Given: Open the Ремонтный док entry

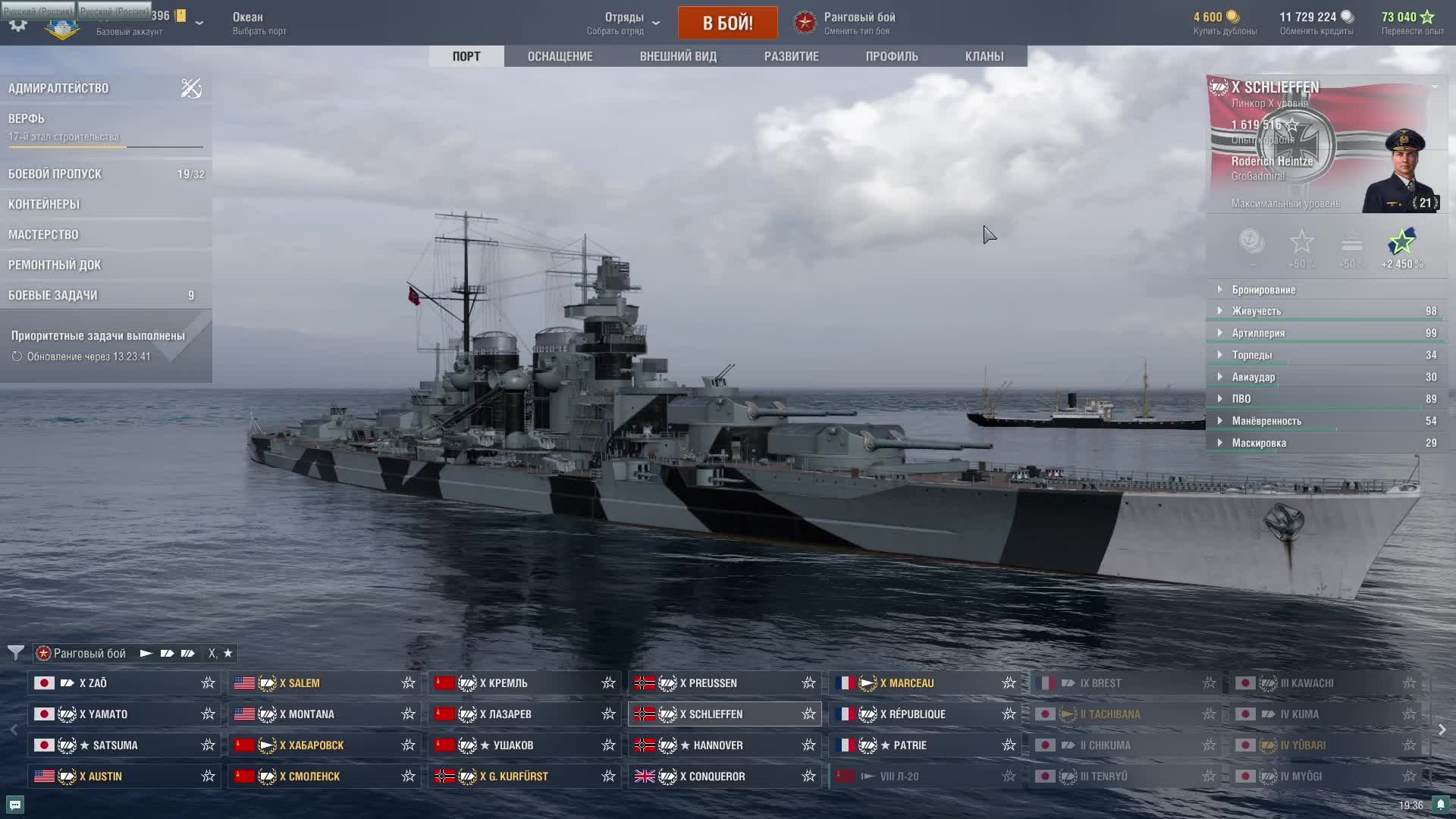Looking at the screenshot, I should coord(55,265).
